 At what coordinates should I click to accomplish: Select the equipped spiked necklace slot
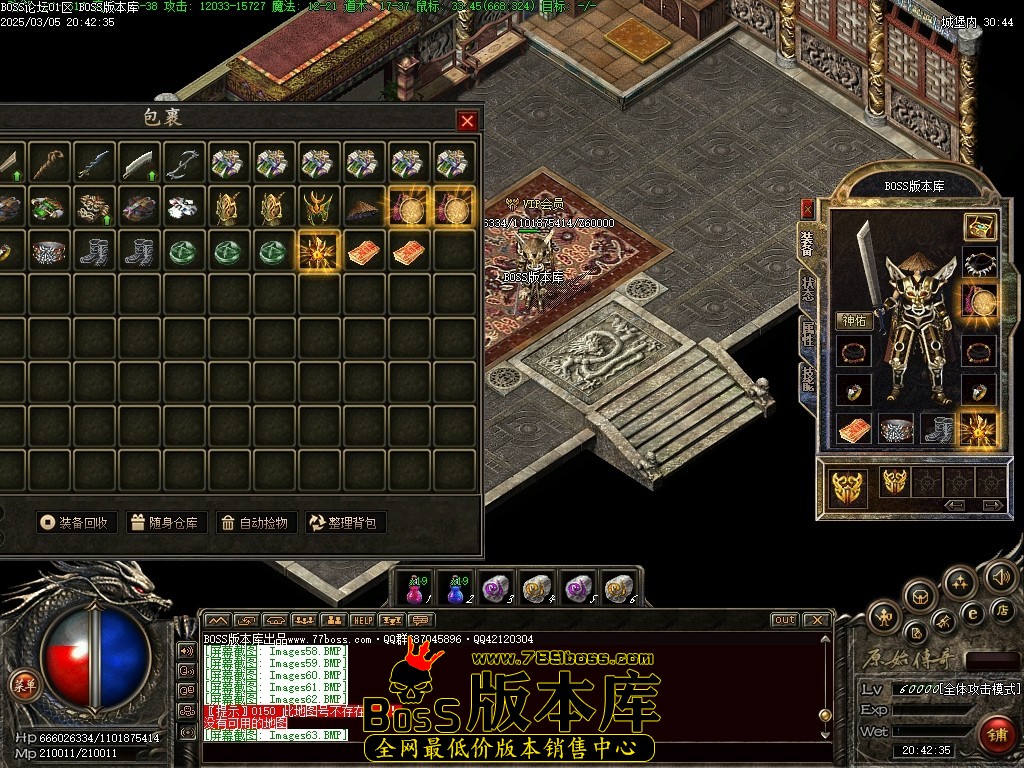click(979, 264)
